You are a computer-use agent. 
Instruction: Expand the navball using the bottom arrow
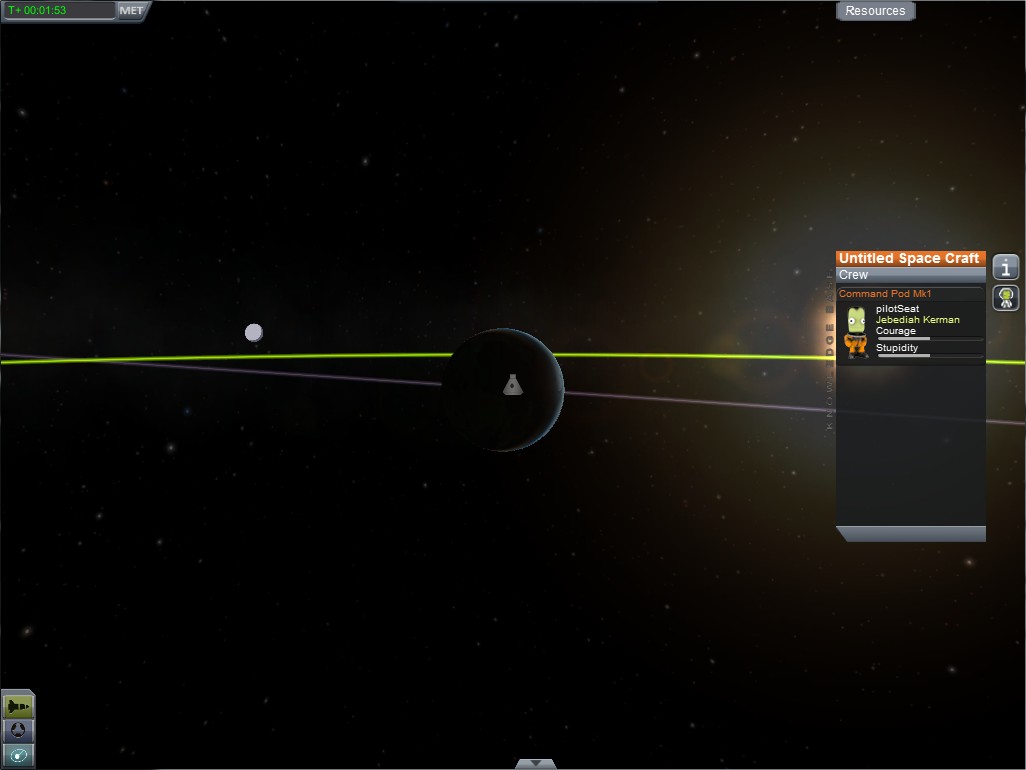click(x=535, y=764)
